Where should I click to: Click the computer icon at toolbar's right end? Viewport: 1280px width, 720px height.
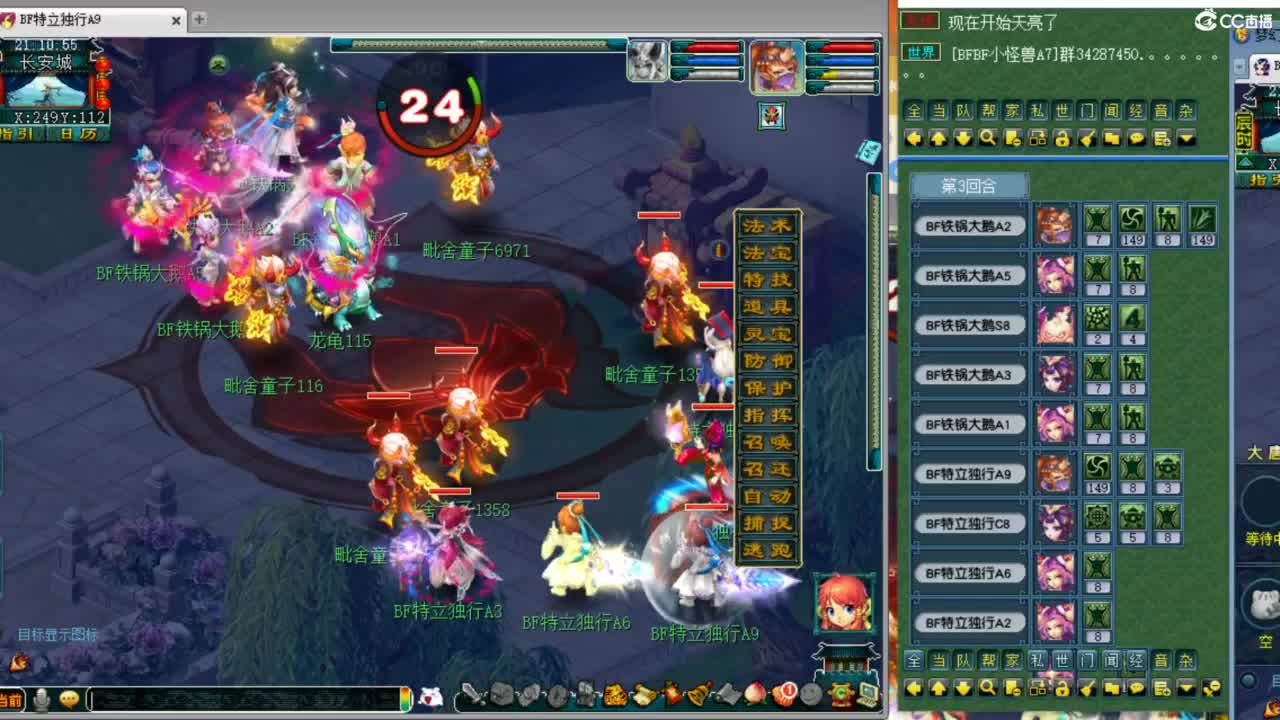866,696
